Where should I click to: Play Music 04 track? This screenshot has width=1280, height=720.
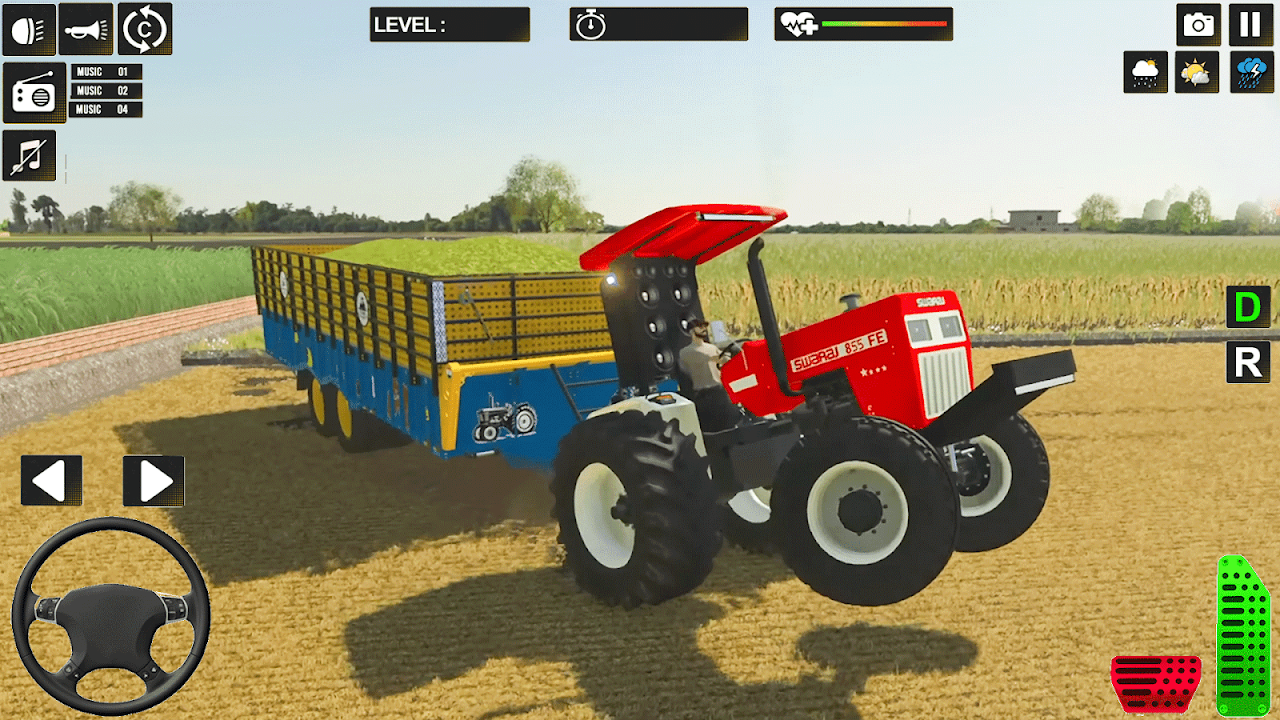pyautogui.click(x=106, y=109)
